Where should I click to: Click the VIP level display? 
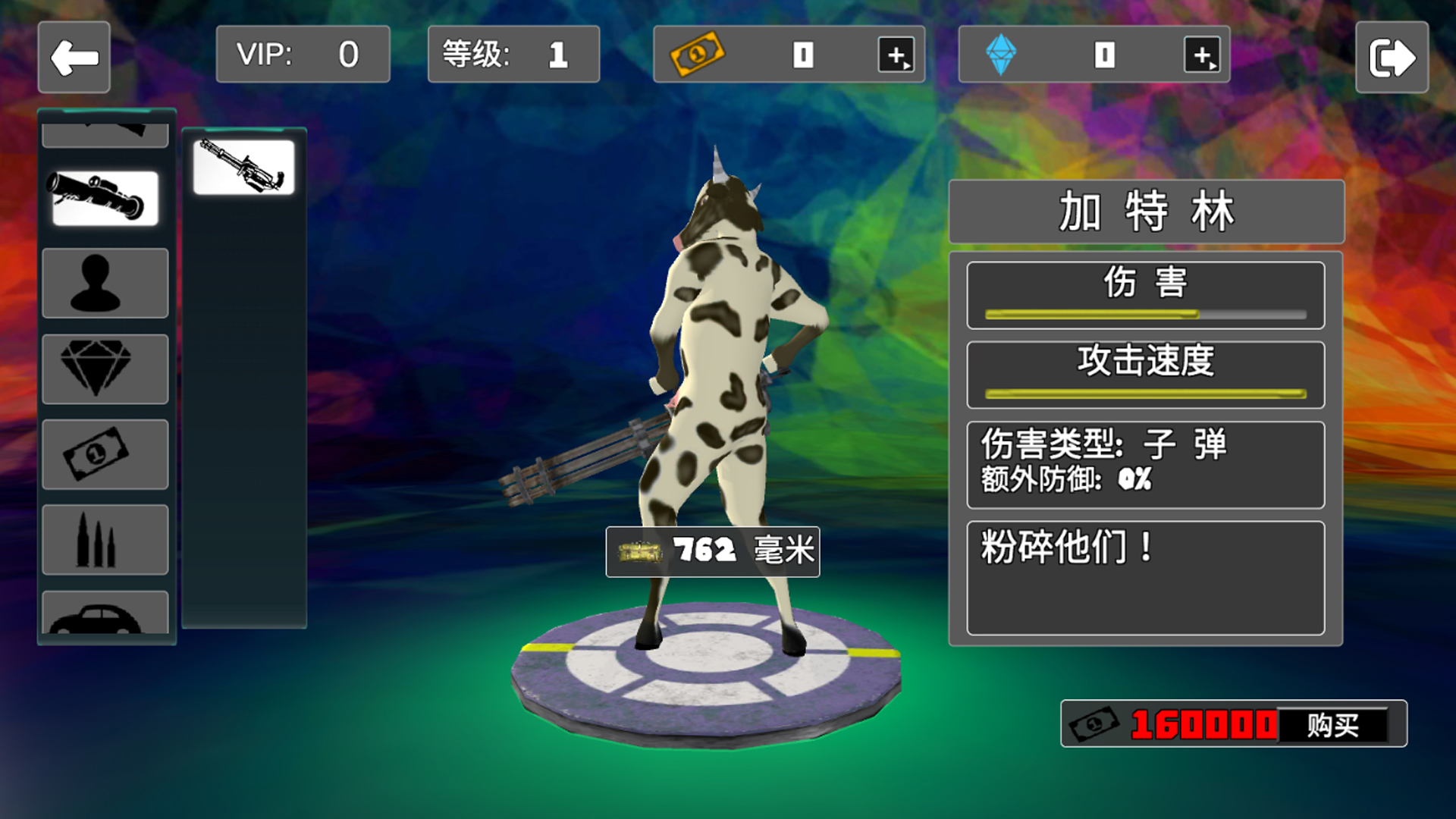[x=302, y=53]
